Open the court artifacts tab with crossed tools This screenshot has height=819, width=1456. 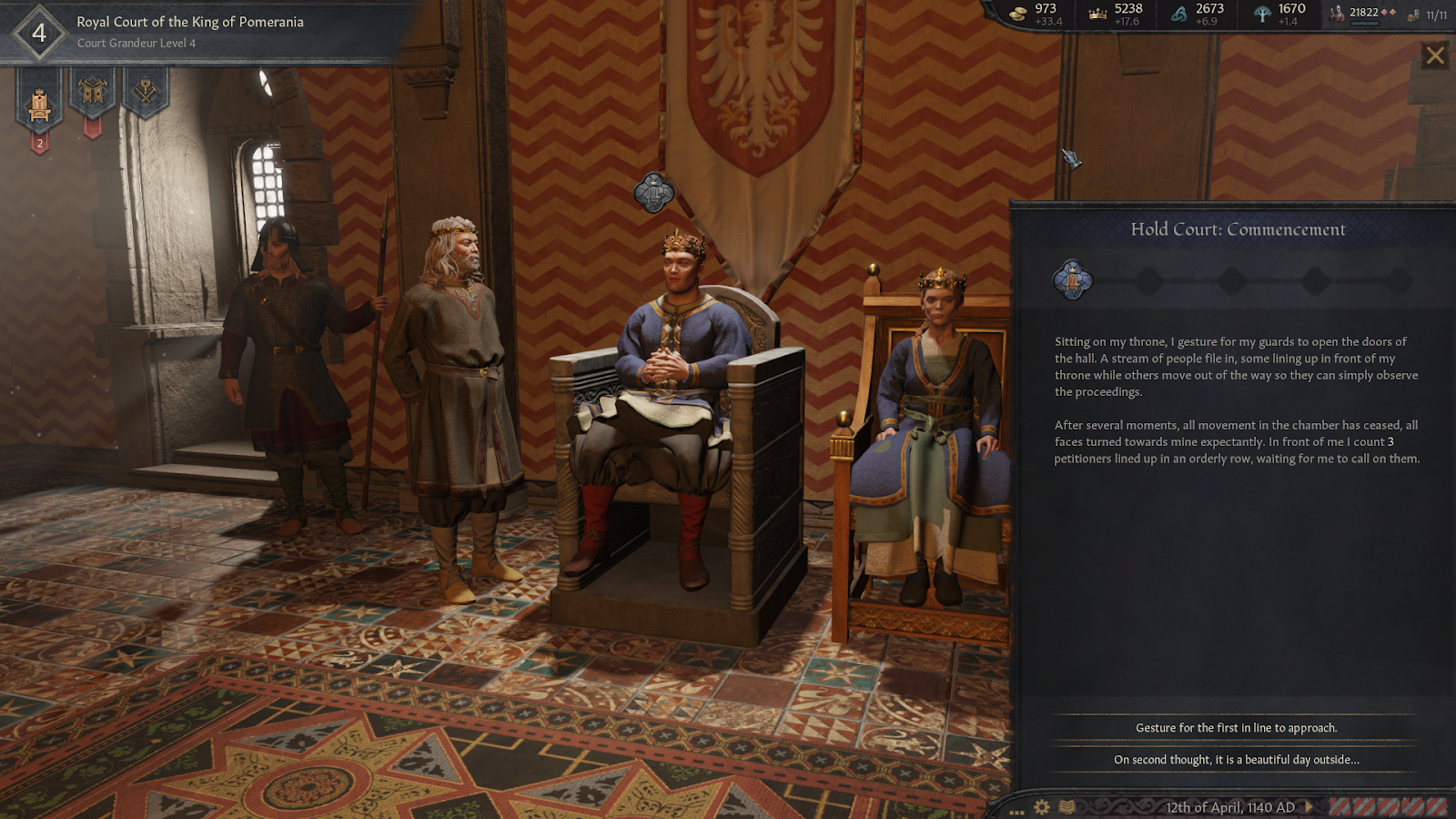pyautogui.click(x=146, y=91)
